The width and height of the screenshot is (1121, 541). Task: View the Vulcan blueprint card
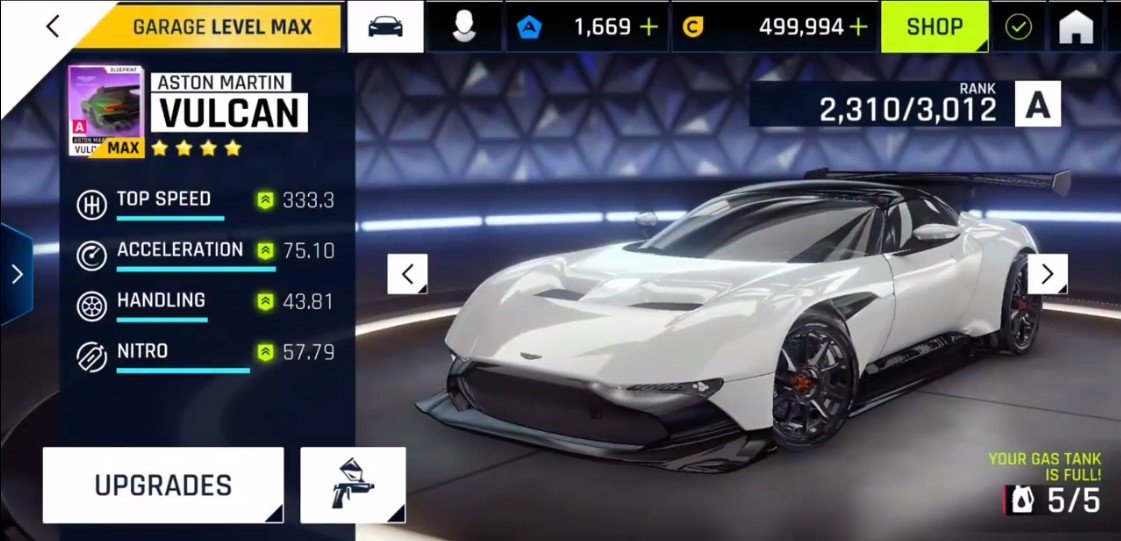click(x=106, y=111)
